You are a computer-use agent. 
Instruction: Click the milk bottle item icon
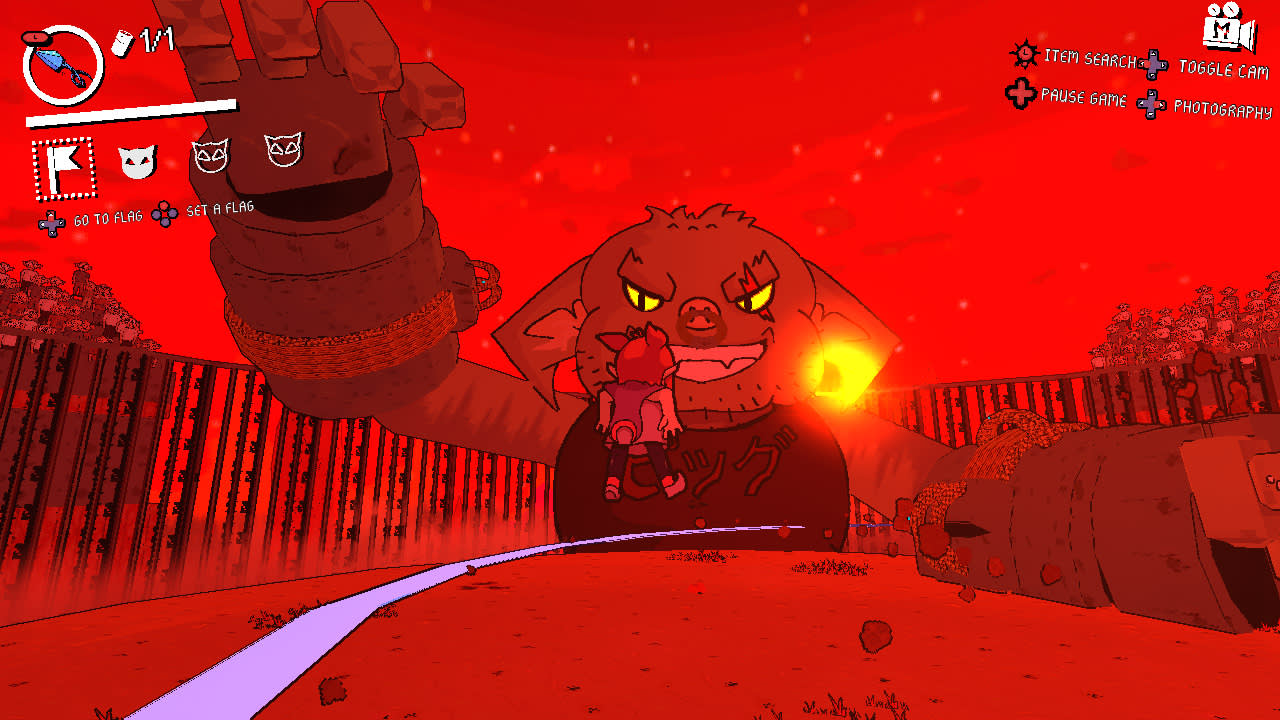[x=123, y=42]
